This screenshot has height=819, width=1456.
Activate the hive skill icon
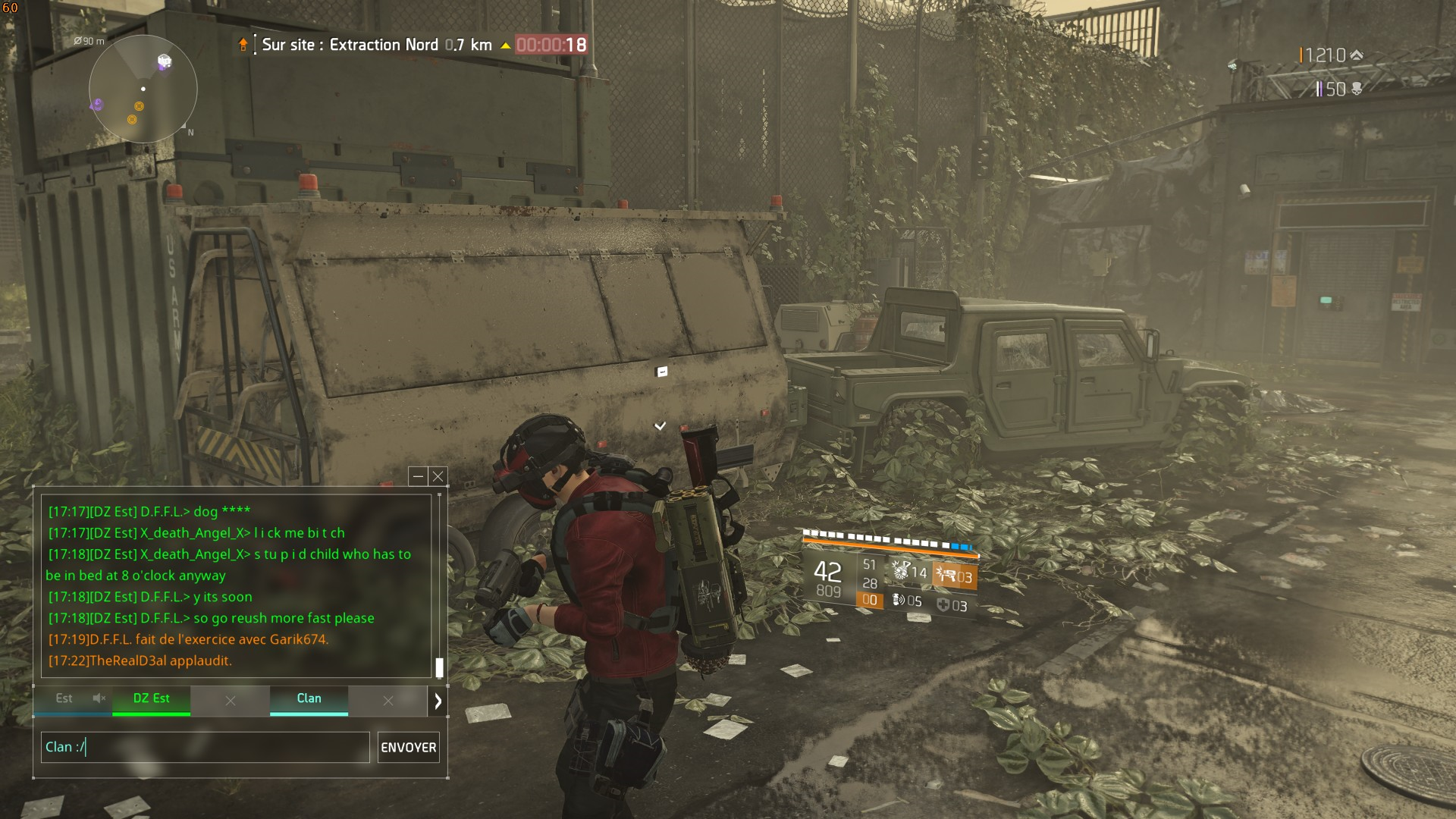point(900,571)
